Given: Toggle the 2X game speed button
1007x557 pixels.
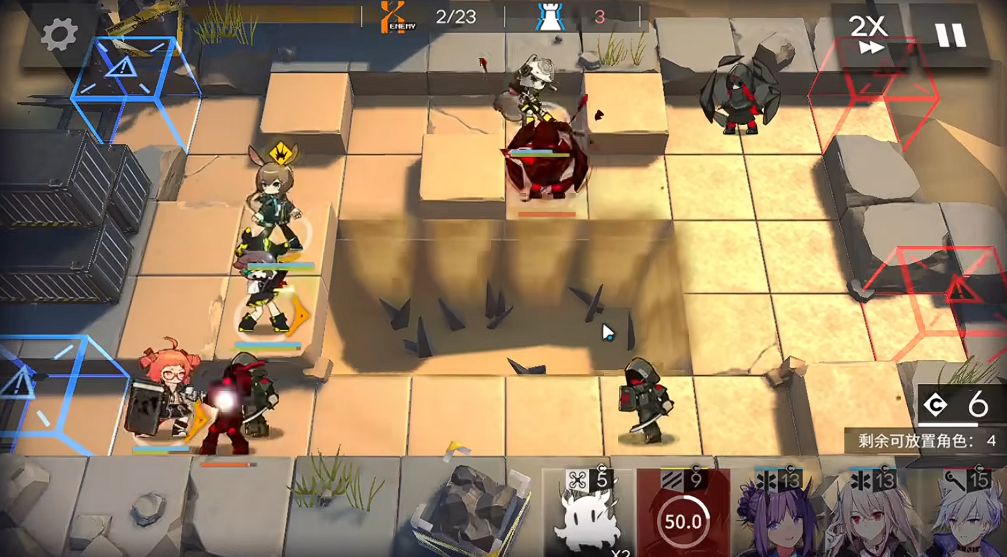Looking at the screenshot, I should click(x=868, y=36).
